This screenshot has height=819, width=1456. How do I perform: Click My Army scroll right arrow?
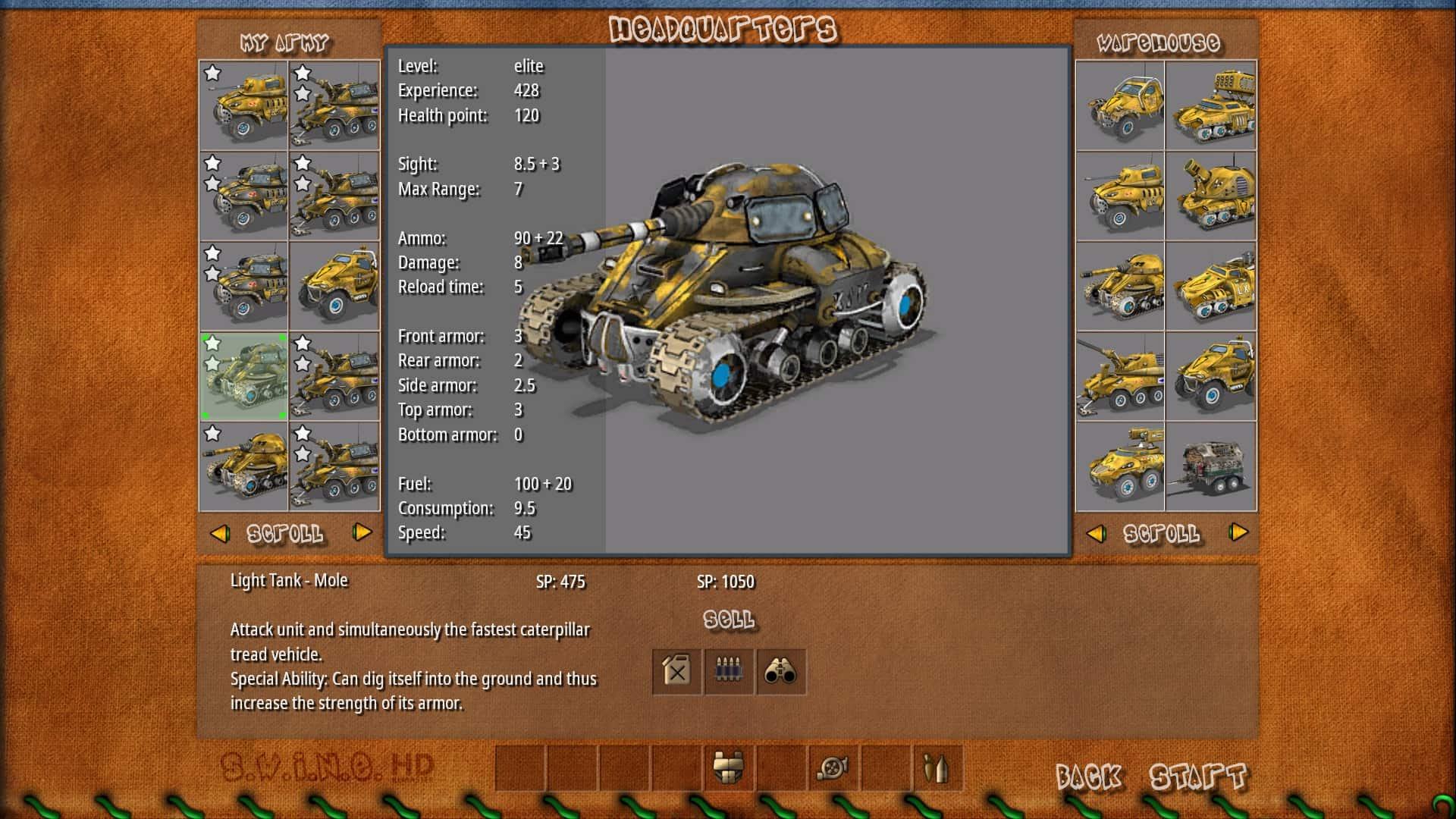(362, 533)
